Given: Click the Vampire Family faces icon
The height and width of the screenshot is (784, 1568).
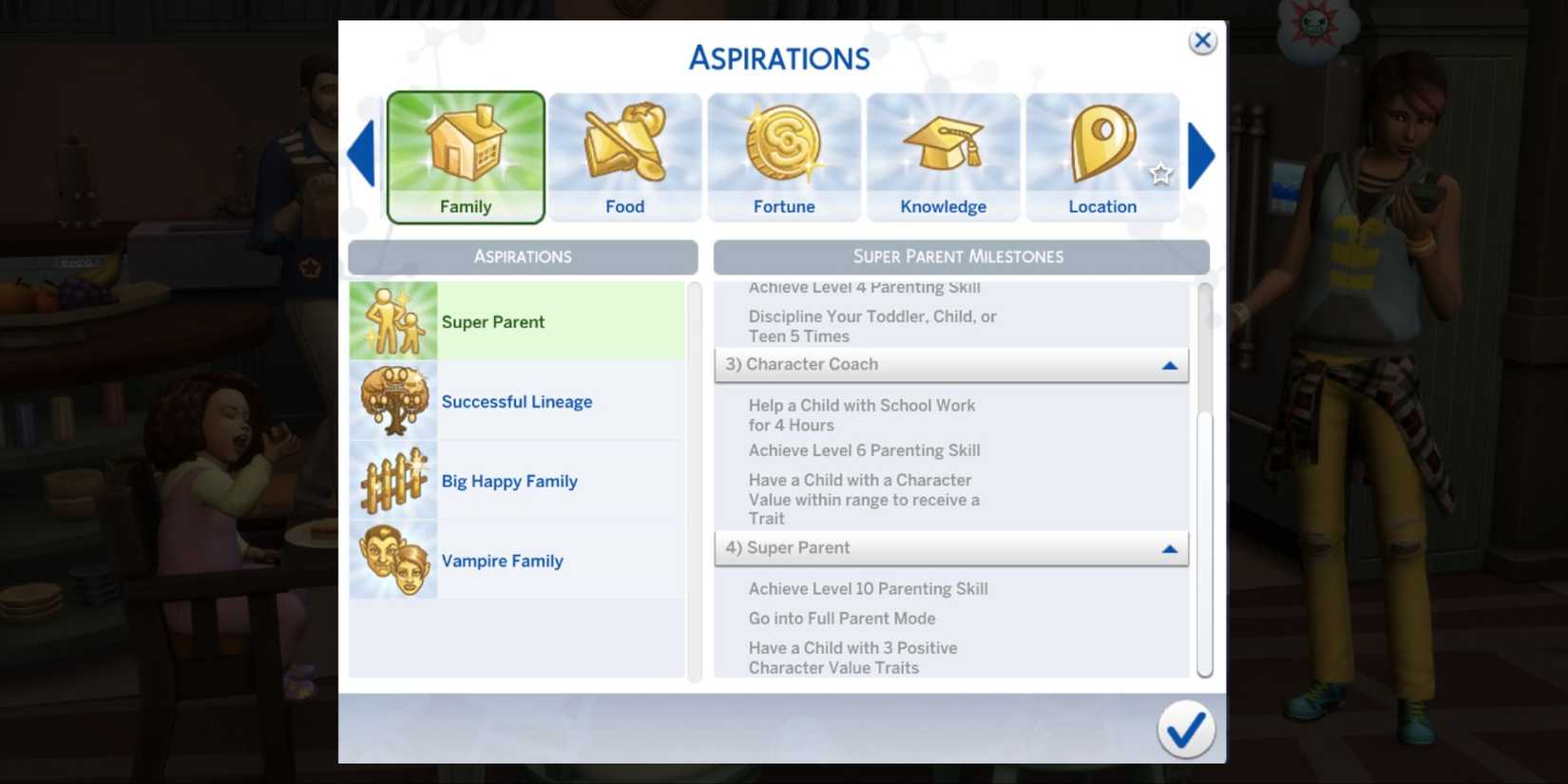Looking at the screenshot, I should coord(392,560).
